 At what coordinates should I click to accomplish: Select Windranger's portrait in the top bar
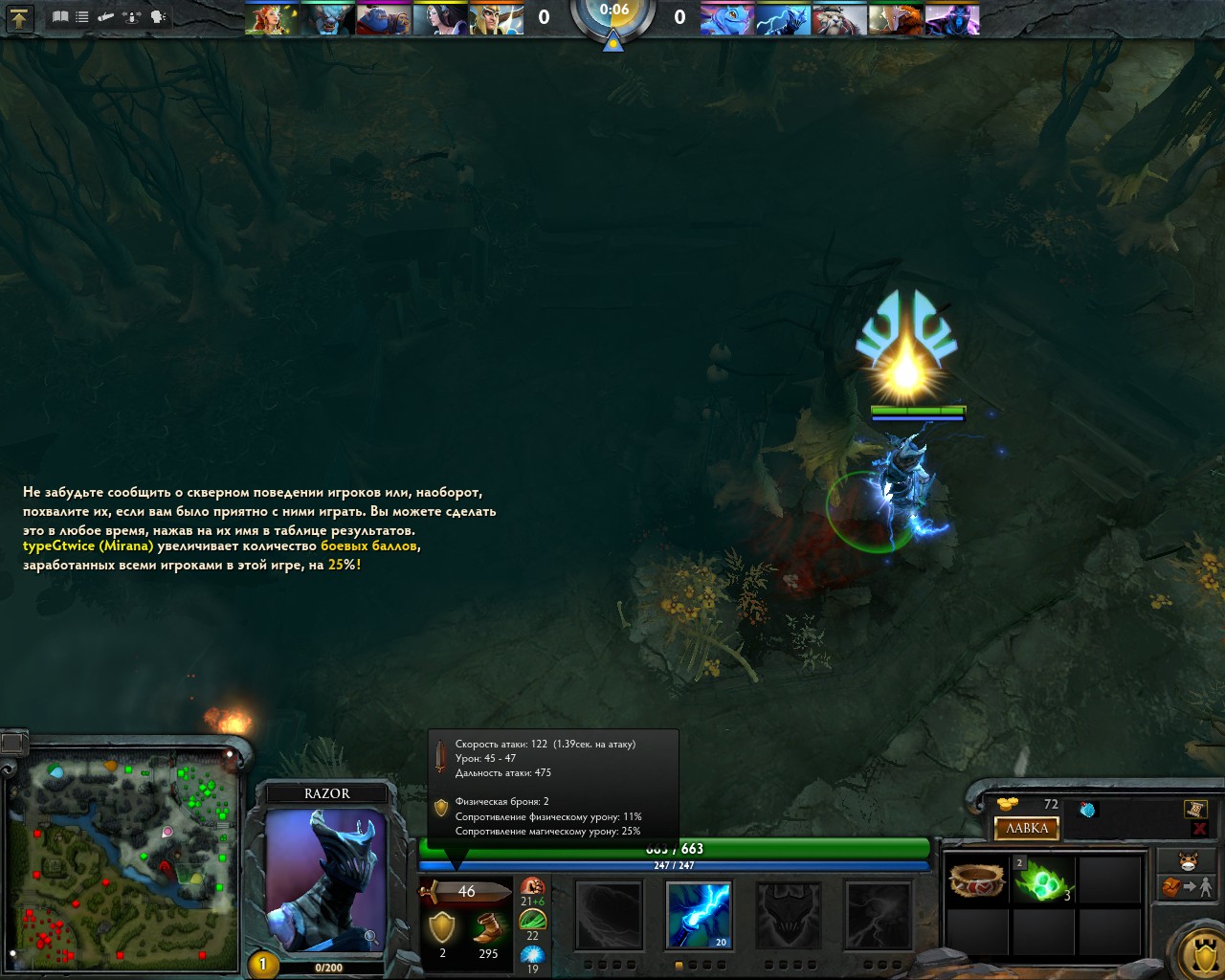[x=272, y=19]
